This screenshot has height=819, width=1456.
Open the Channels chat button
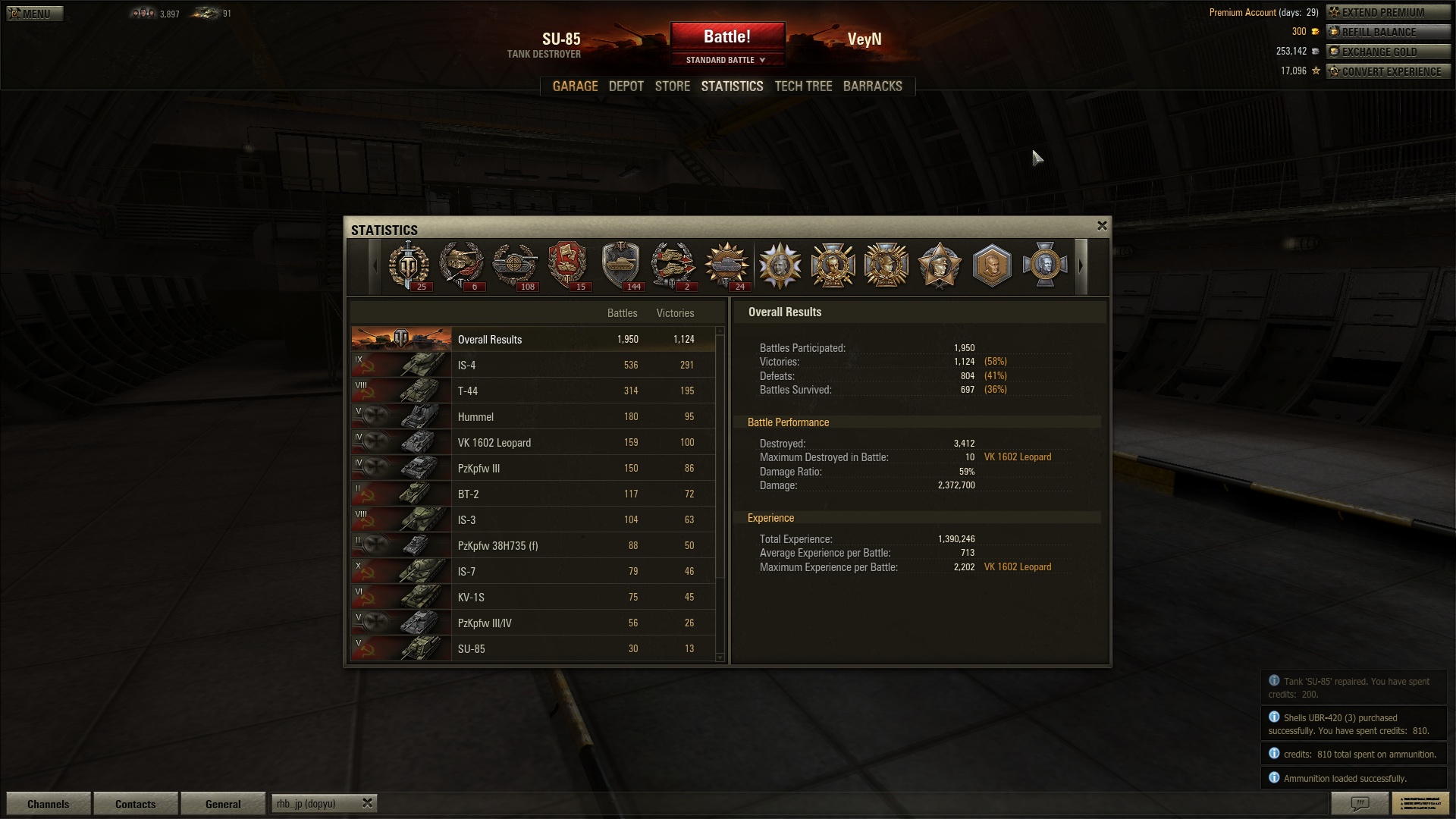(48, 804)
